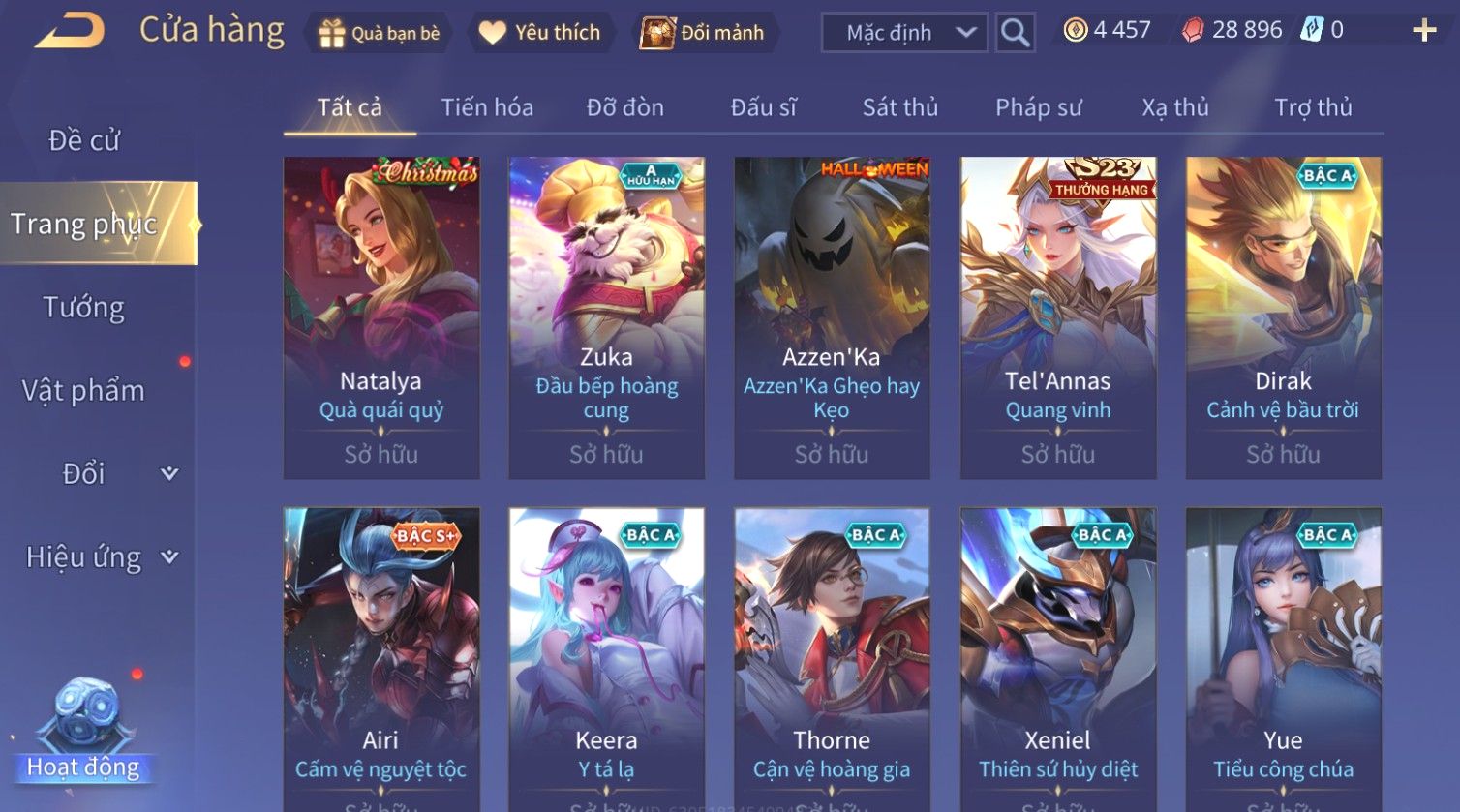Open the Quà bạn bè gift menu
This screenshot has height=812, width=1460.
point(380,33)
